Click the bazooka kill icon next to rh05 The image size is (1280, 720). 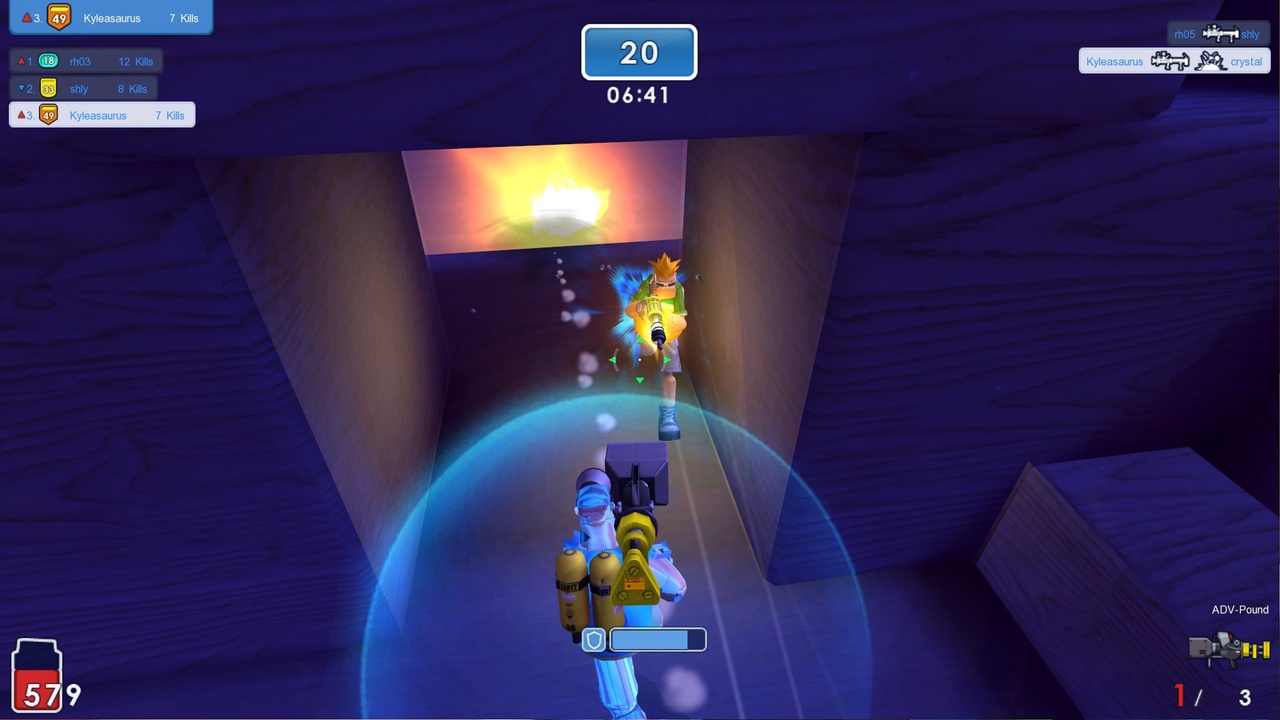[1221, 34]
